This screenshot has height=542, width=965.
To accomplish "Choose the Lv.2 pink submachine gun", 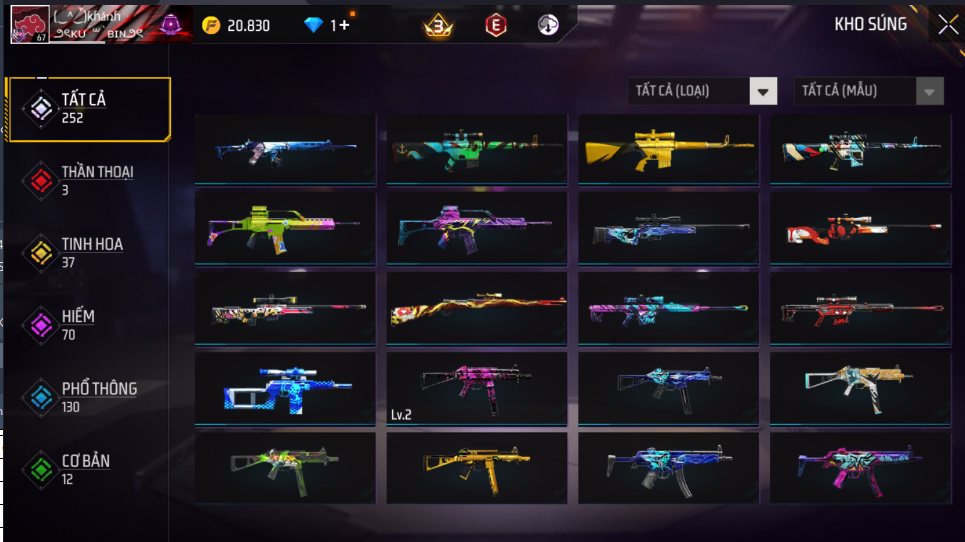I will [476, 389].
